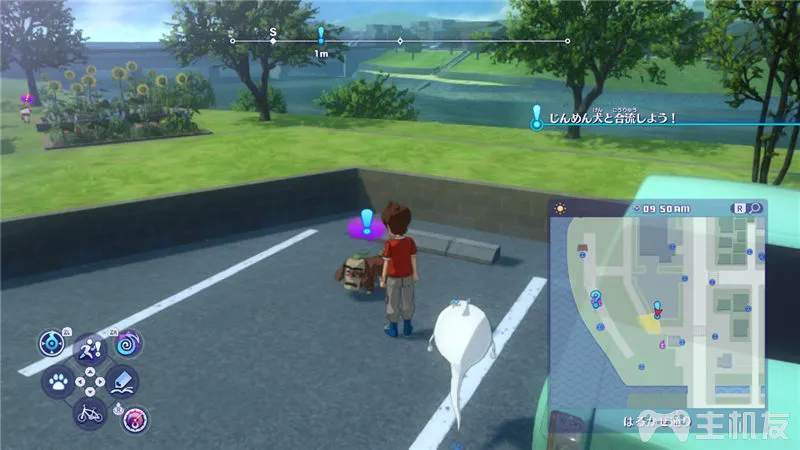Screen dimensions: 800x450
Task: Activate the paw print icon
Action: [x=58, y=381]
